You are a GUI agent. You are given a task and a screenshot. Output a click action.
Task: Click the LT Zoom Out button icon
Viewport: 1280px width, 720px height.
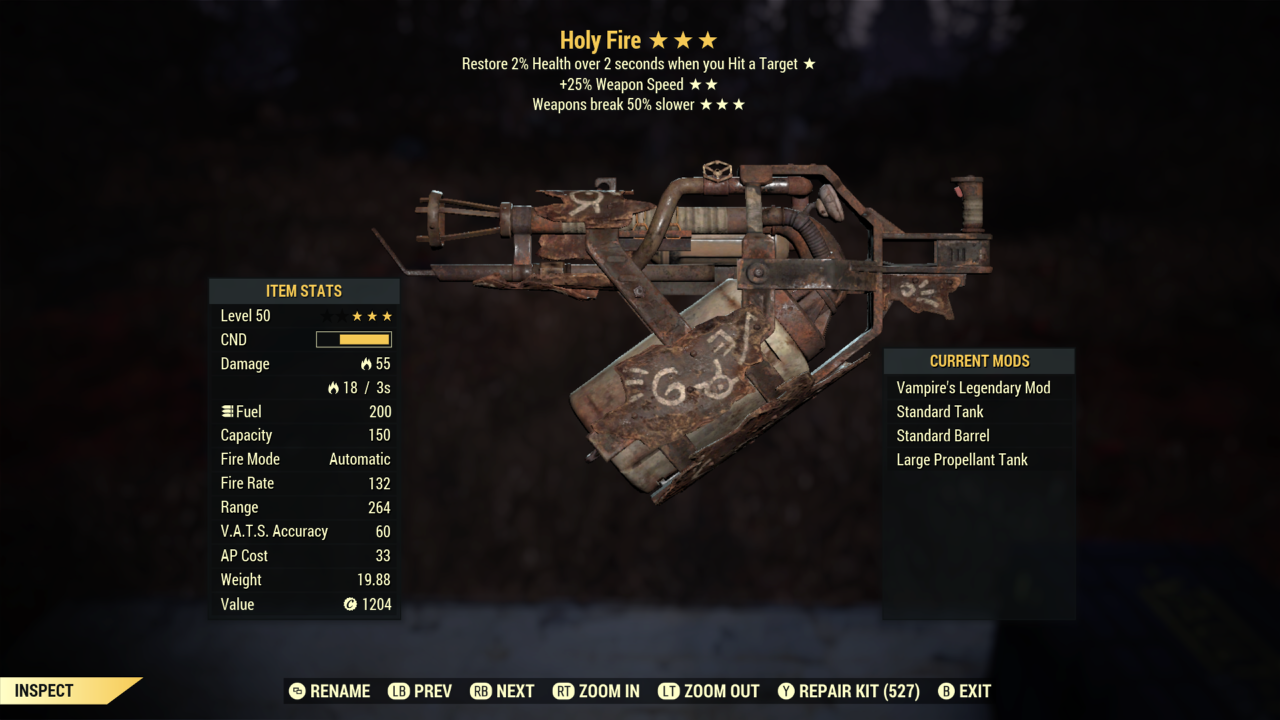click(667, 691)
